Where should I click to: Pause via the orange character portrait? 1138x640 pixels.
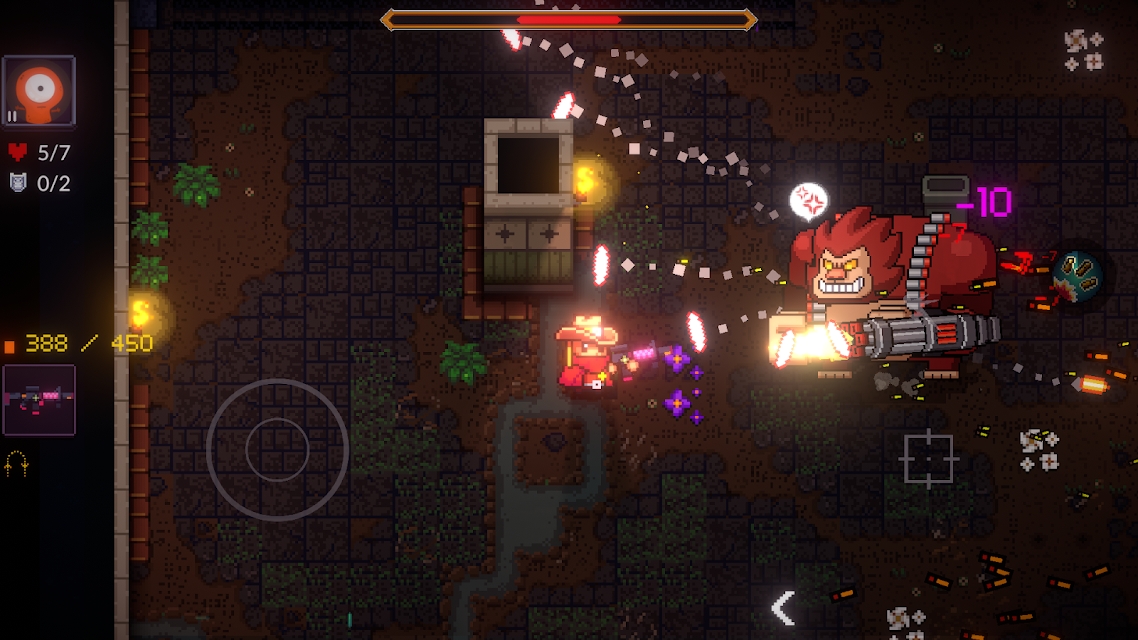pyautogui.click(x=39, y=92)
